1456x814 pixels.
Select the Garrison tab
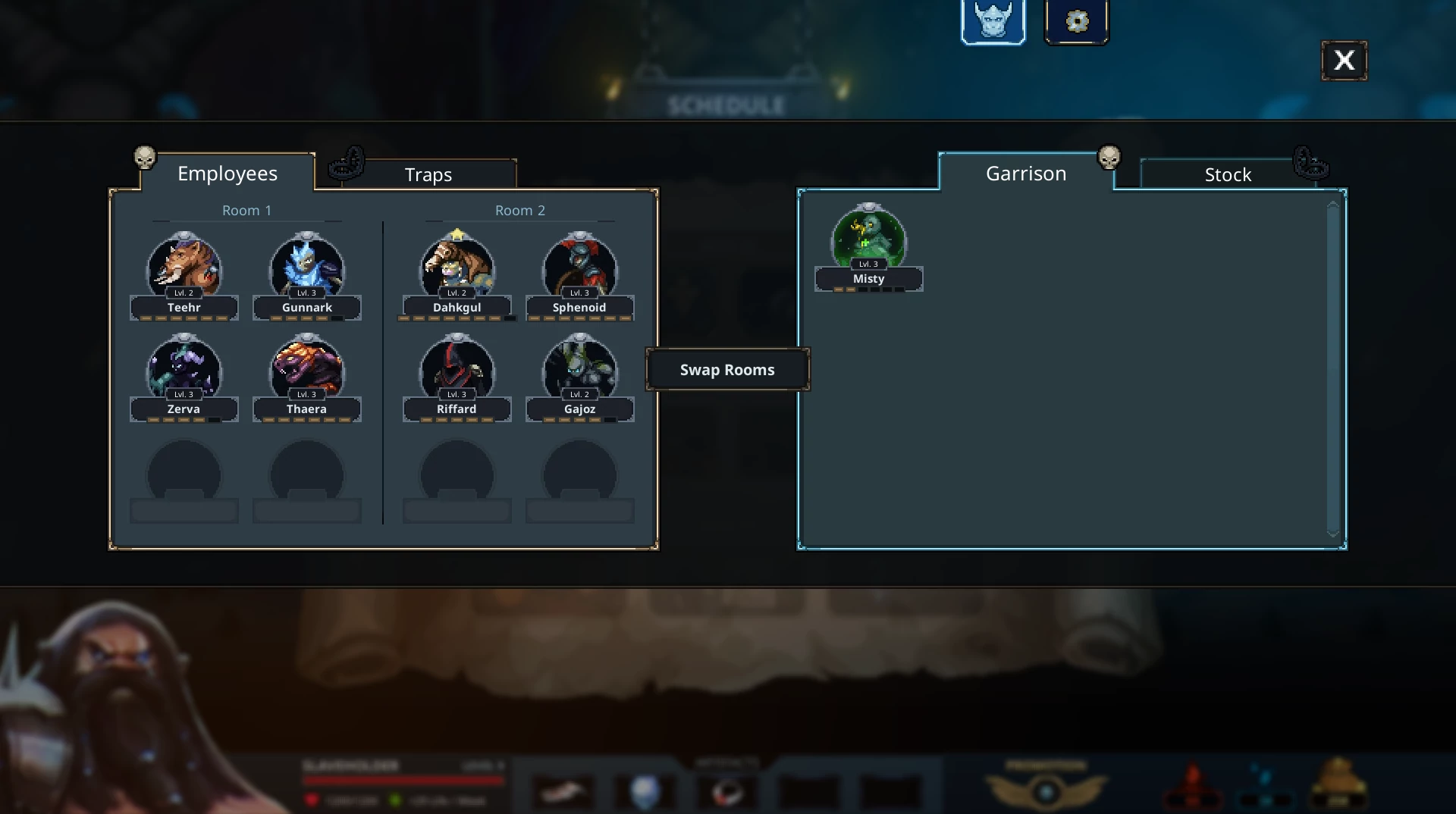pyautogui.click(x=1025, y=174)
